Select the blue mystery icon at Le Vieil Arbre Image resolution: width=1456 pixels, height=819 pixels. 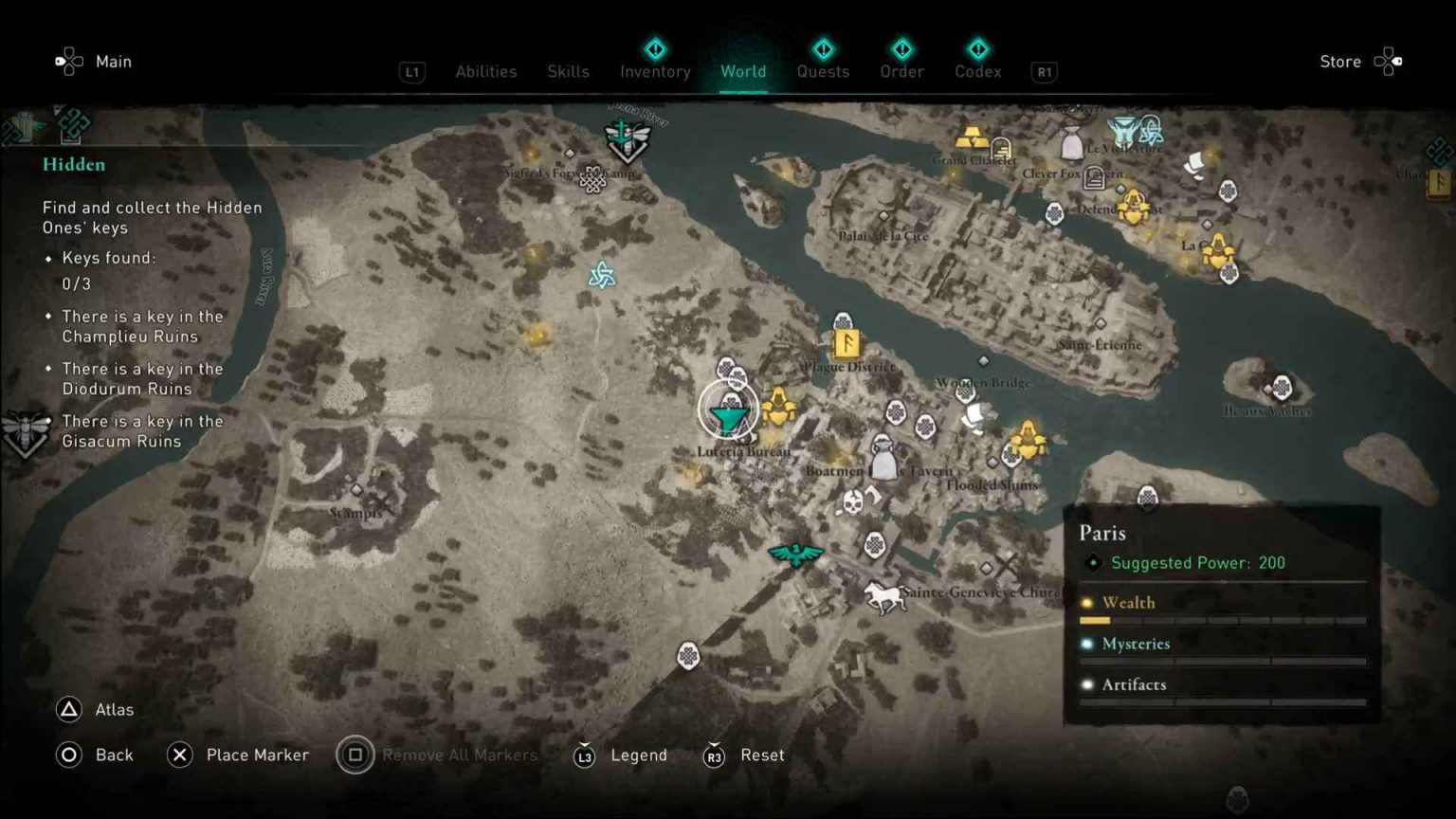click(x=1122, y=127)
